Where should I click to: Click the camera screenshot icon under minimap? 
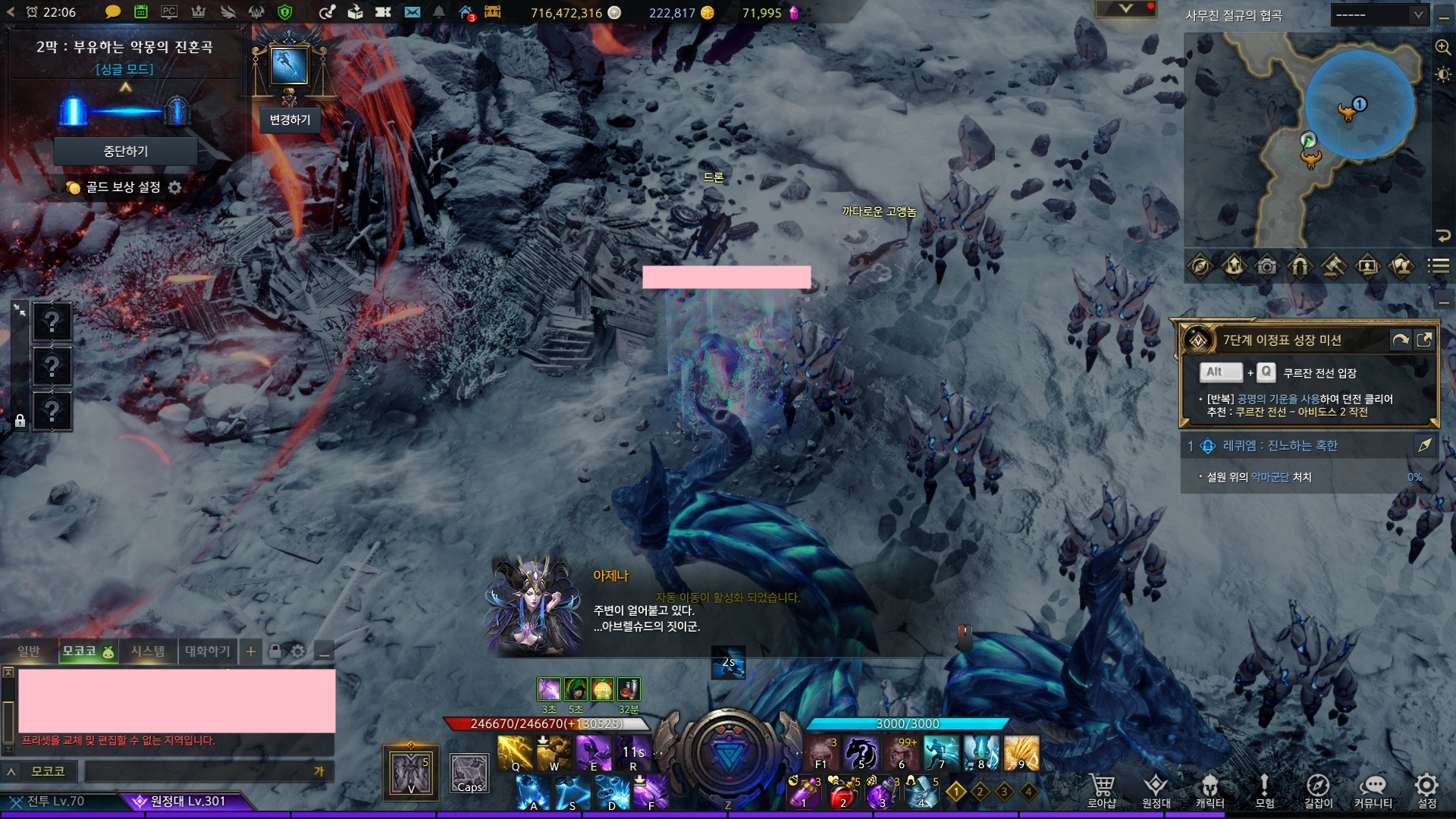coord(1266,266)
